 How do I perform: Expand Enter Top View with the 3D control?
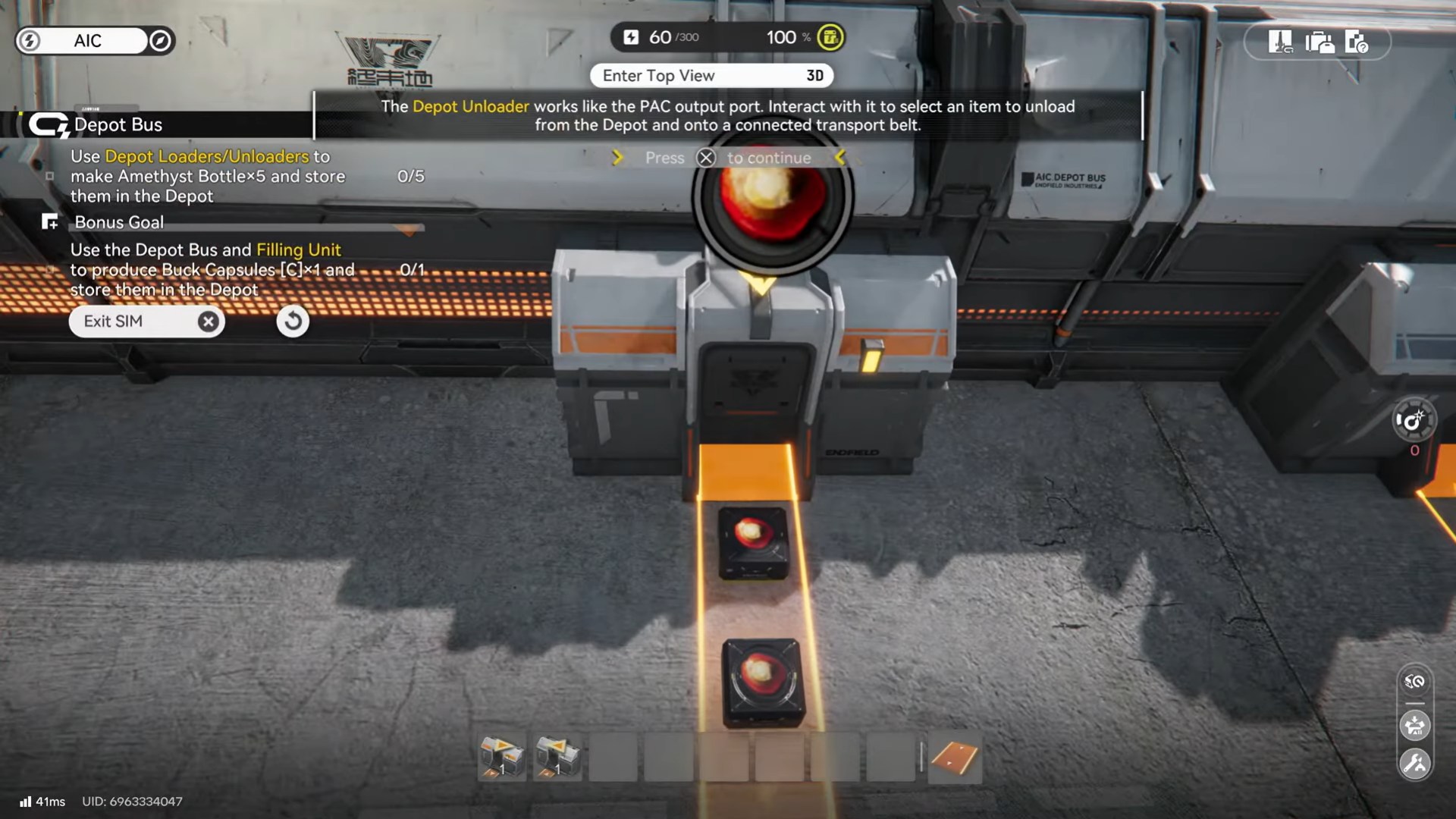pos(815,76)
